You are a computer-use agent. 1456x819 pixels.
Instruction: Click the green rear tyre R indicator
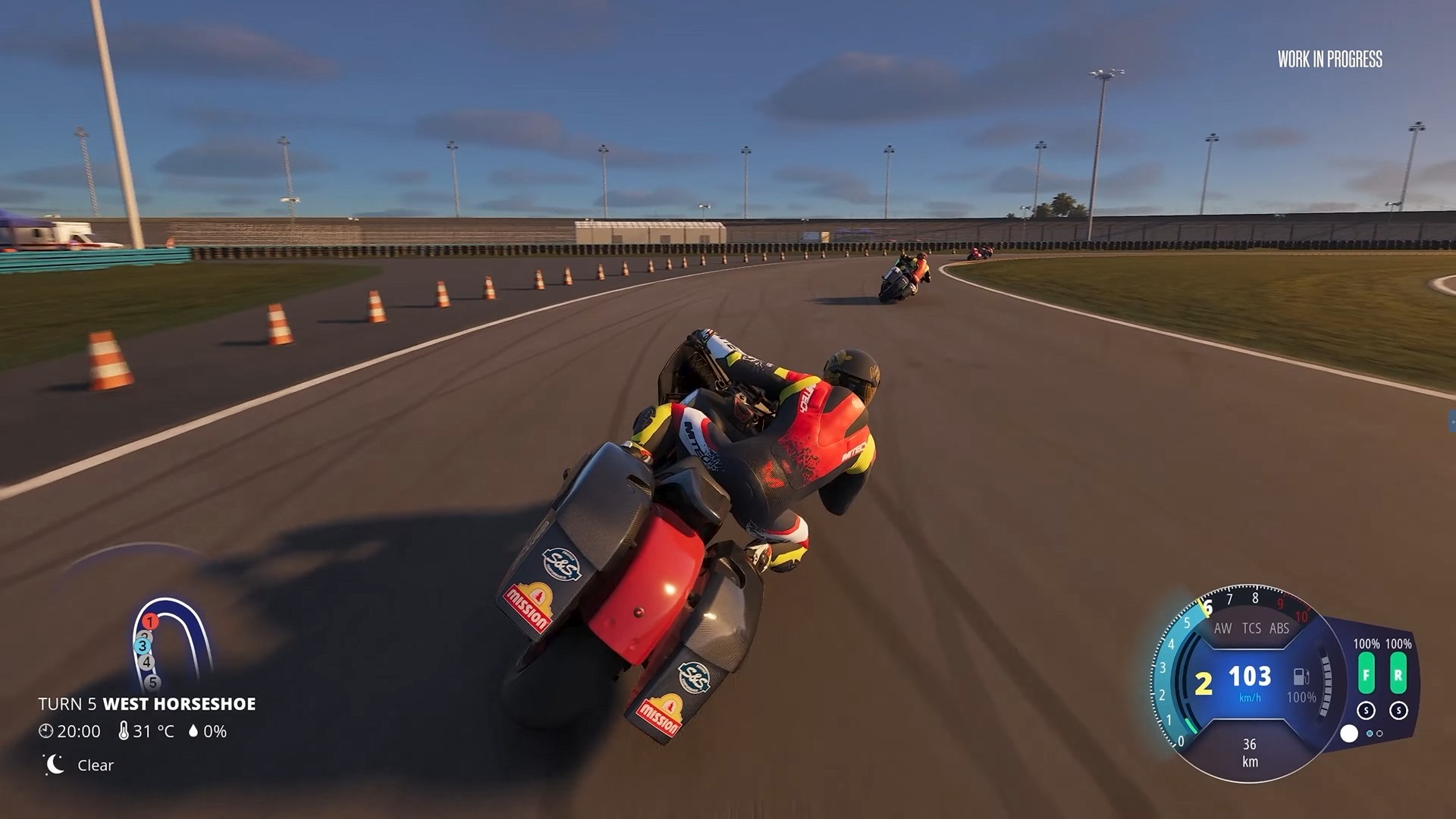[x=1398, y=674]
